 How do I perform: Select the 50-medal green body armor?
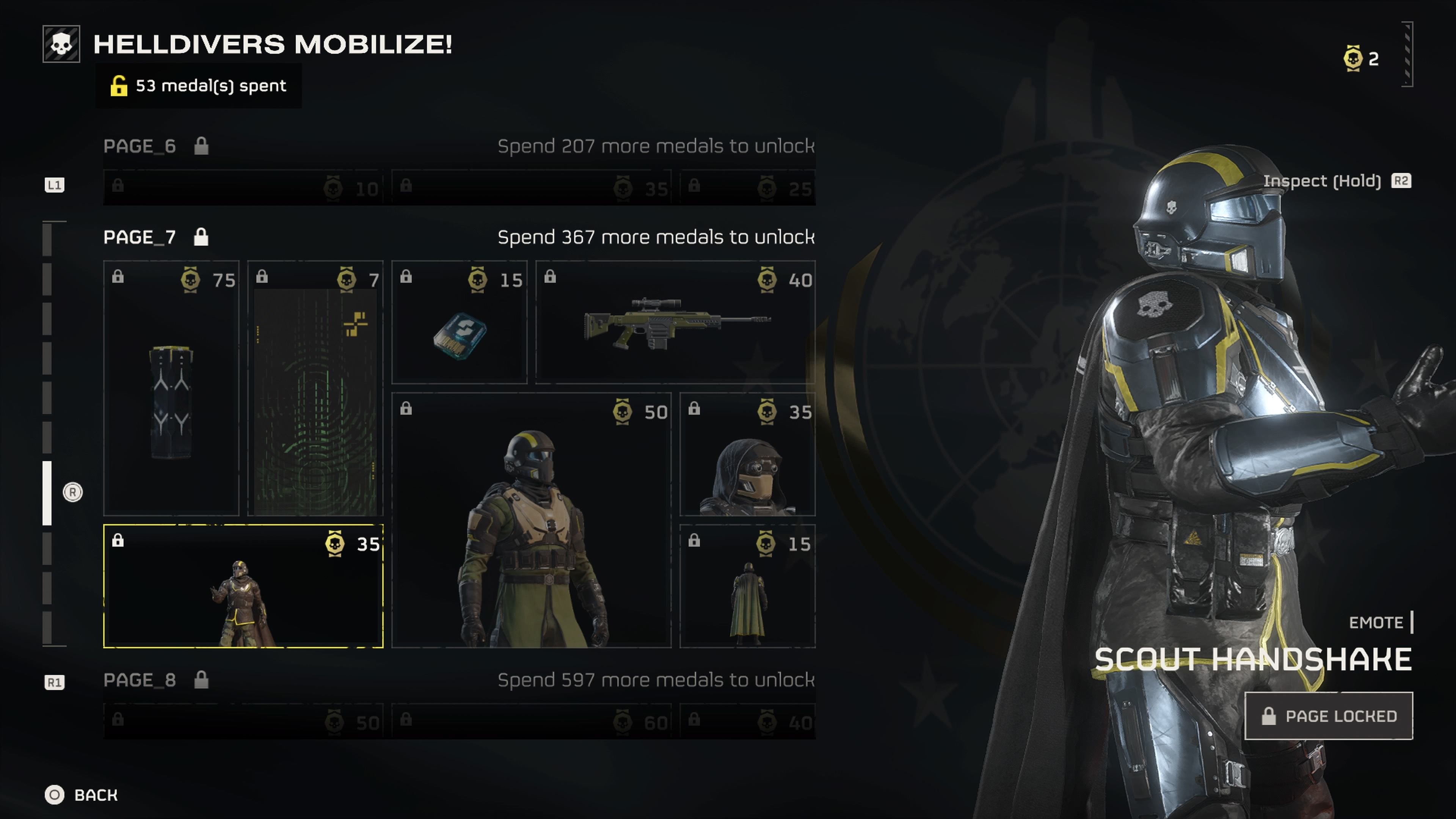[531, 520]
